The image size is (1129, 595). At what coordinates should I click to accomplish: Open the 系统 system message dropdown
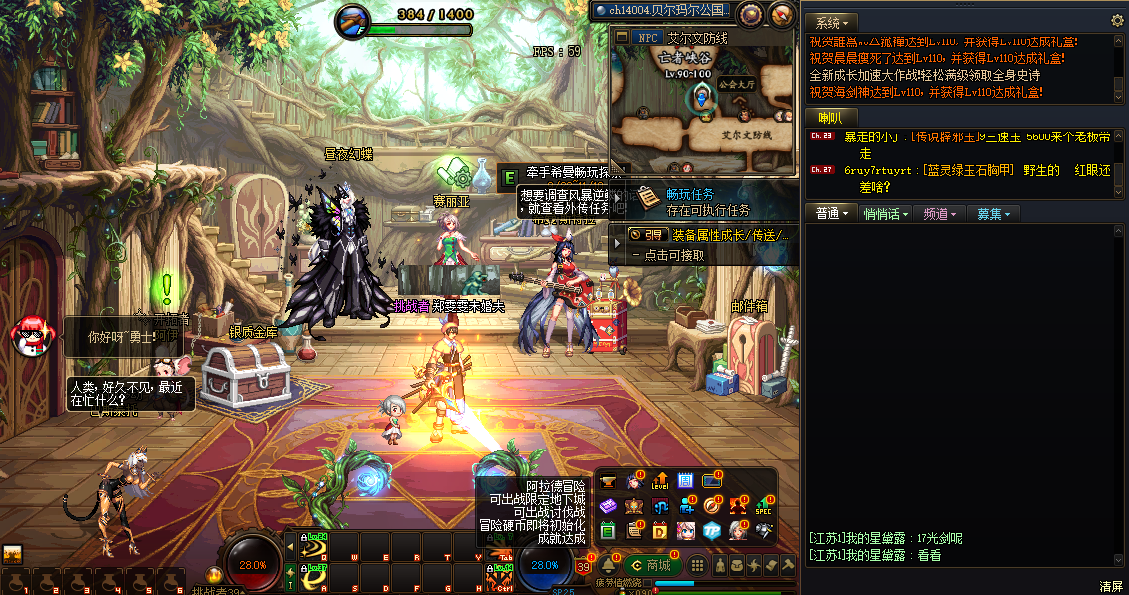click(831, 22)
